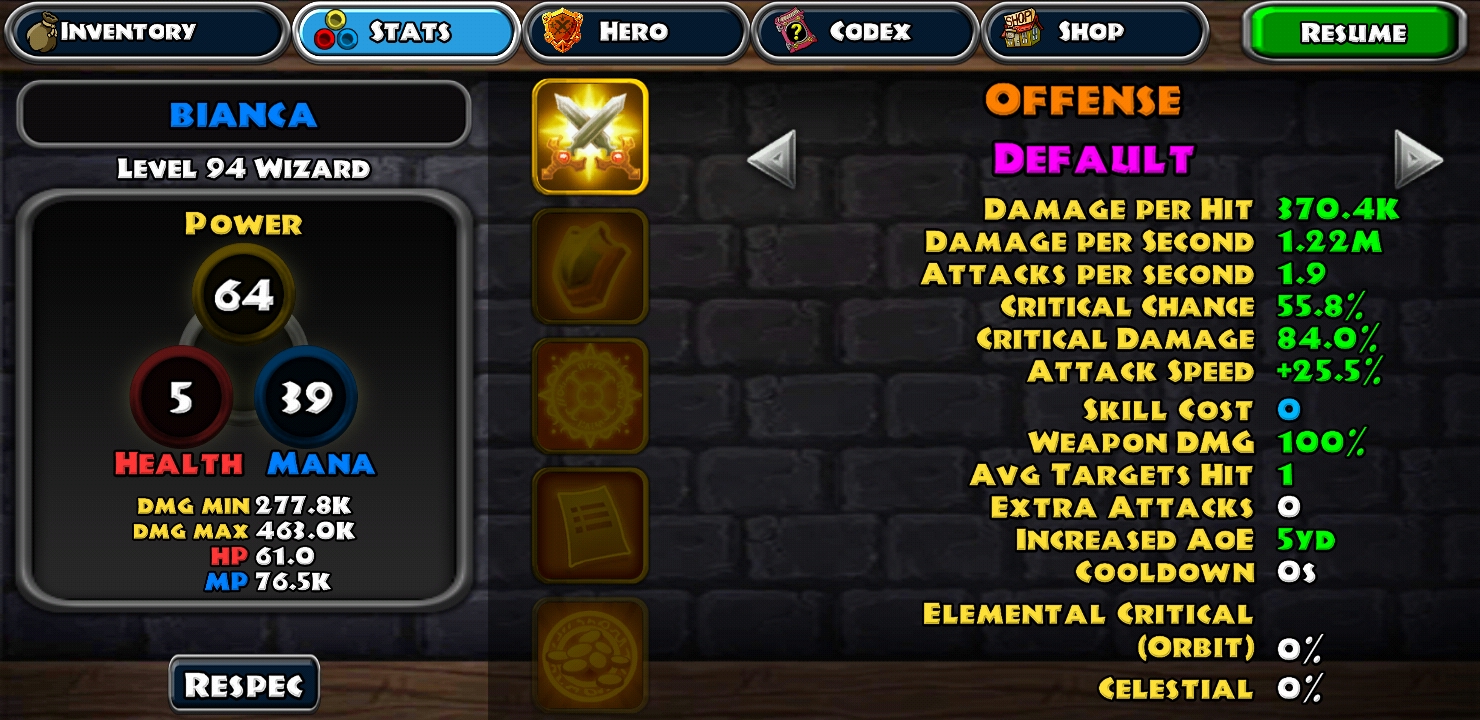
Task: Expand next offense category with right arrow
Action: coord(1418,160)
